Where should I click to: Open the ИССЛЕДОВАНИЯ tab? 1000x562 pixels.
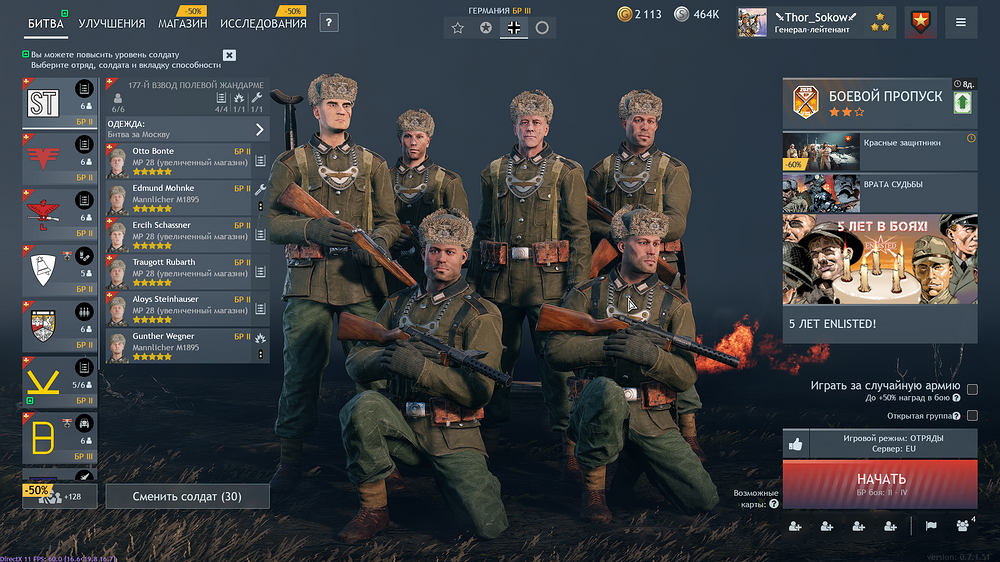pos(263,23)
